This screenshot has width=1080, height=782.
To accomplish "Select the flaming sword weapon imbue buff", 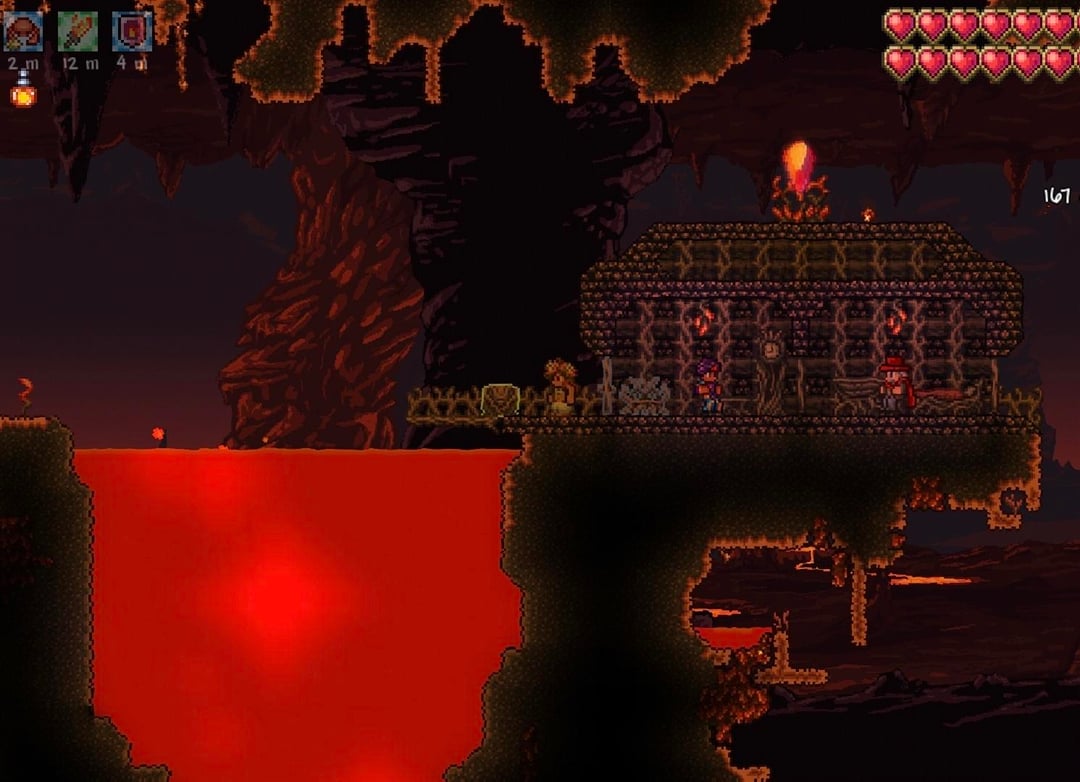I will coord(77,31).
